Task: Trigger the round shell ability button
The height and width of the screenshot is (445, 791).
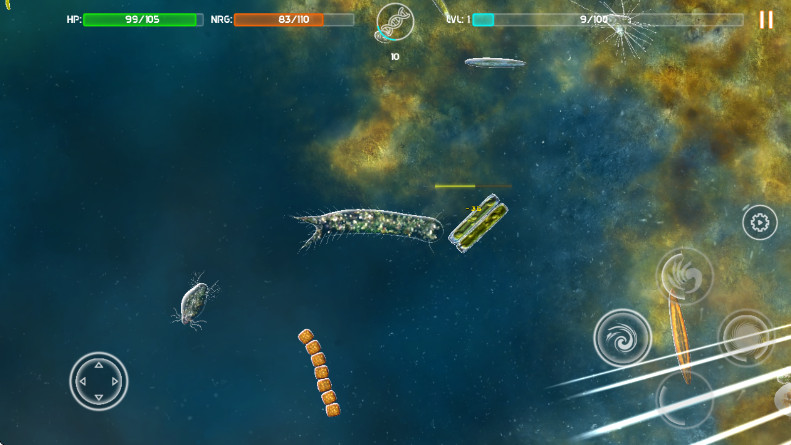Action: click(x=745, y=337)
